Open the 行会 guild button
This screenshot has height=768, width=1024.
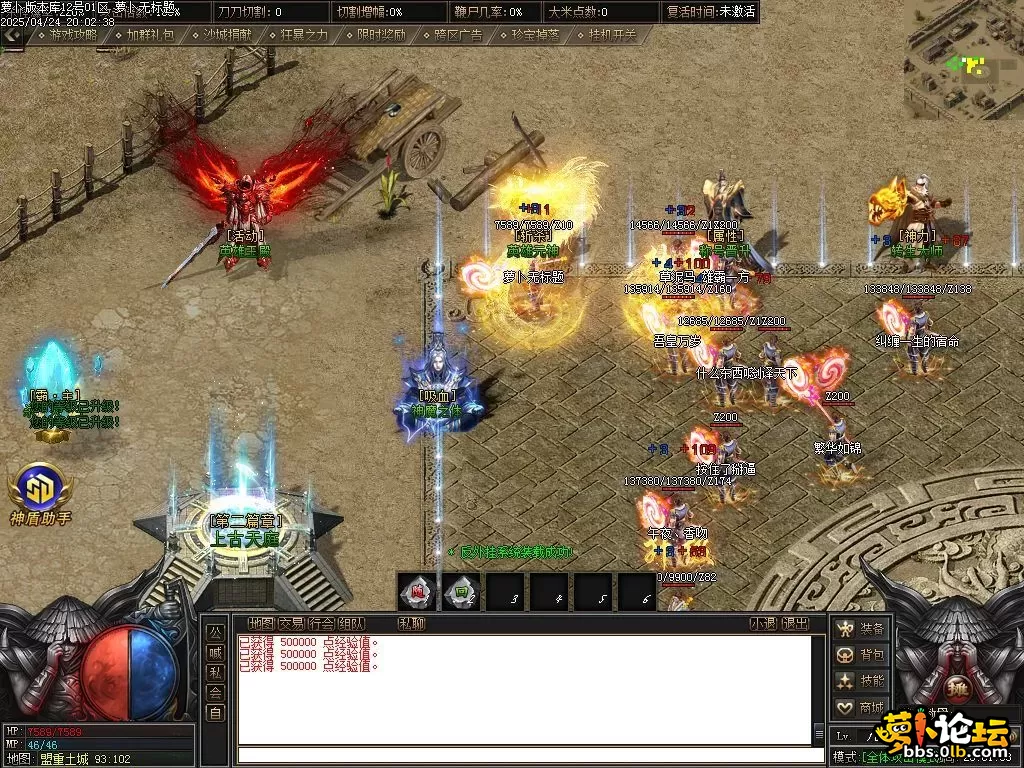(x=321, y=624)
